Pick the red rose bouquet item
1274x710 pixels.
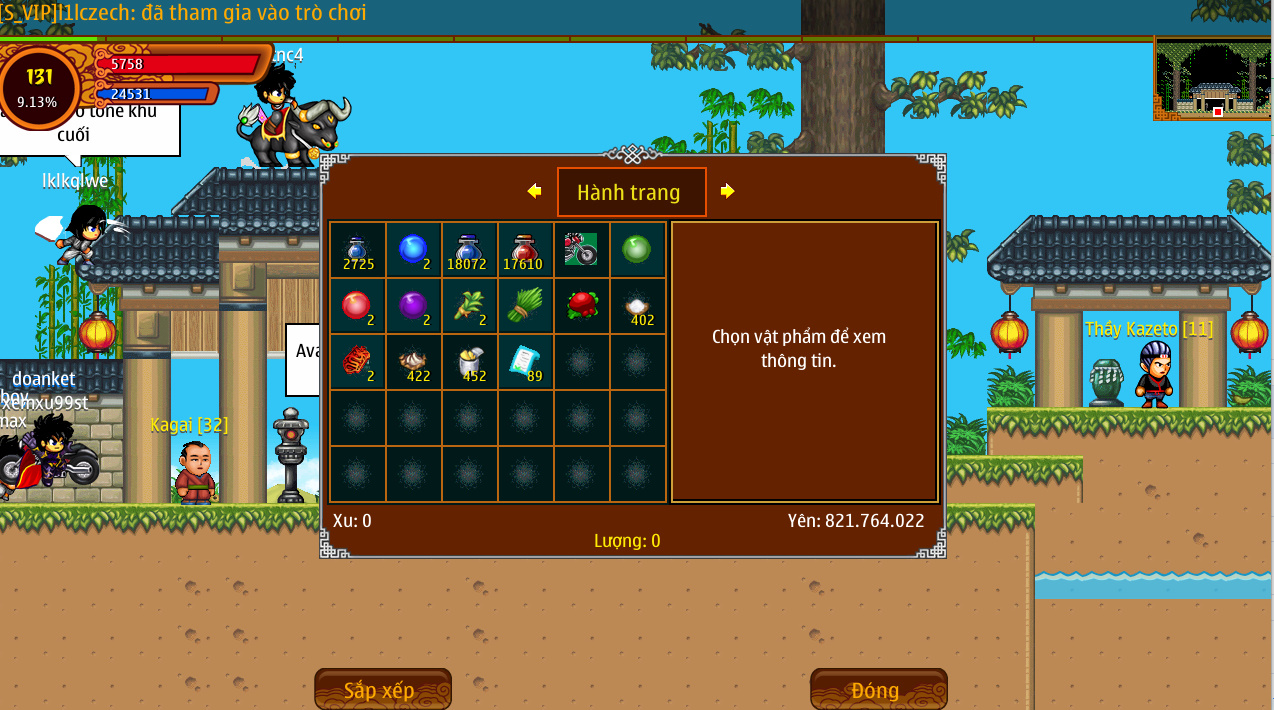coord(581,305)
